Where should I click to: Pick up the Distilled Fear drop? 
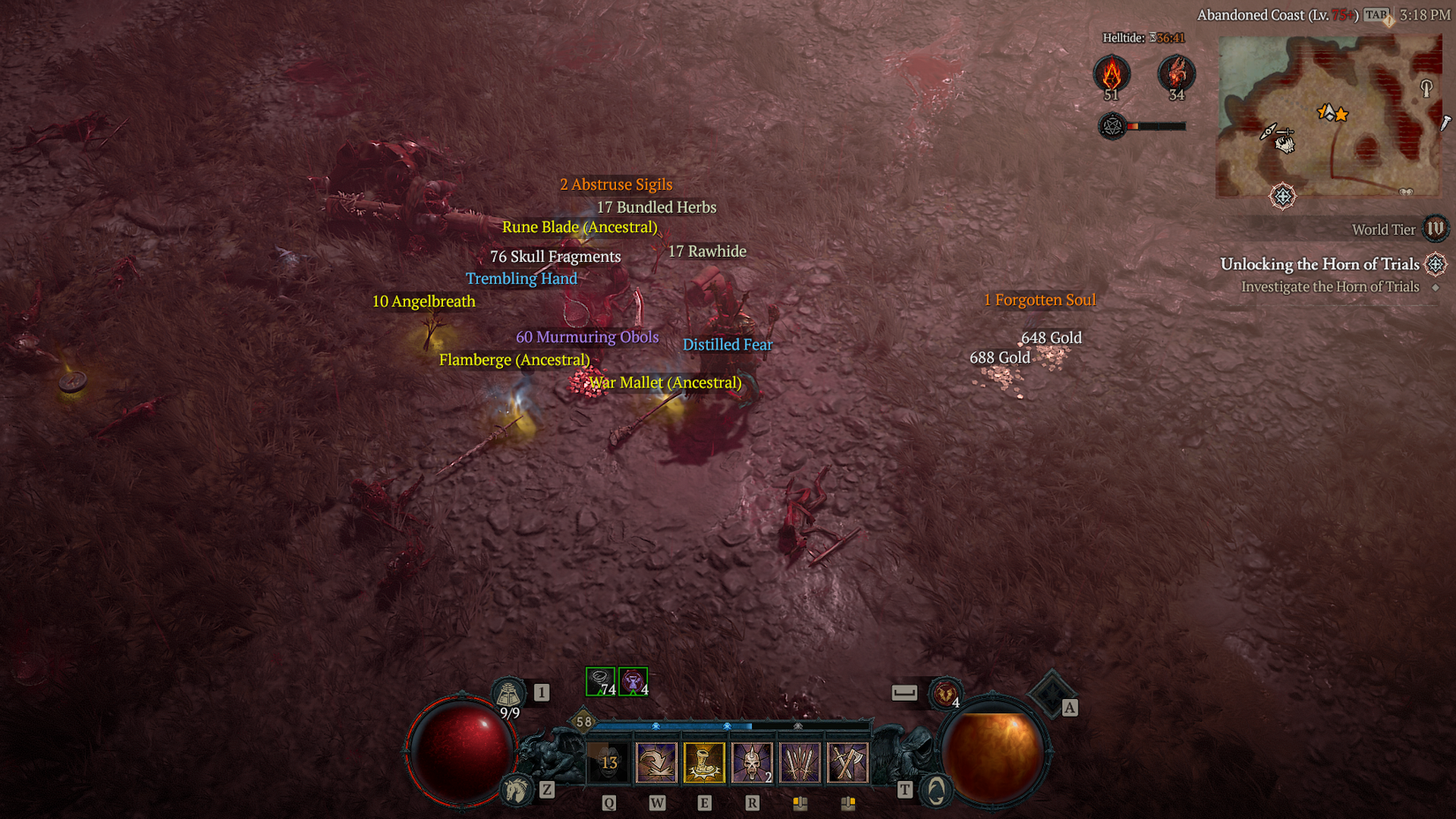[727, 344]
